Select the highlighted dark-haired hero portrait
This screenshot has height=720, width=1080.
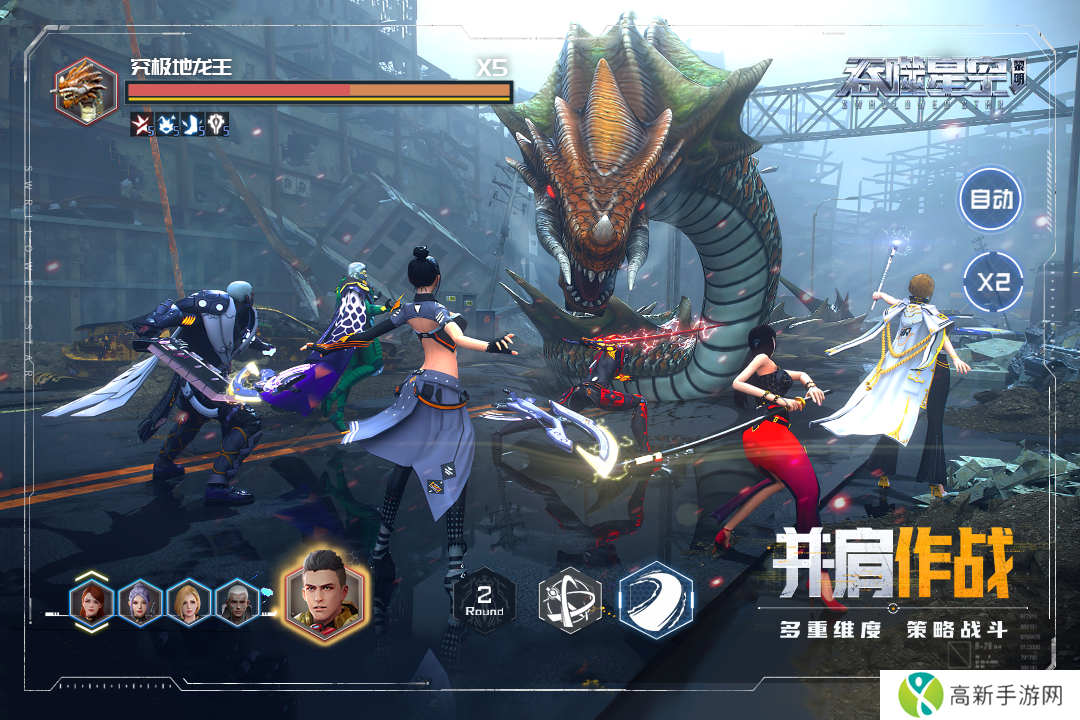pos(326,596)
